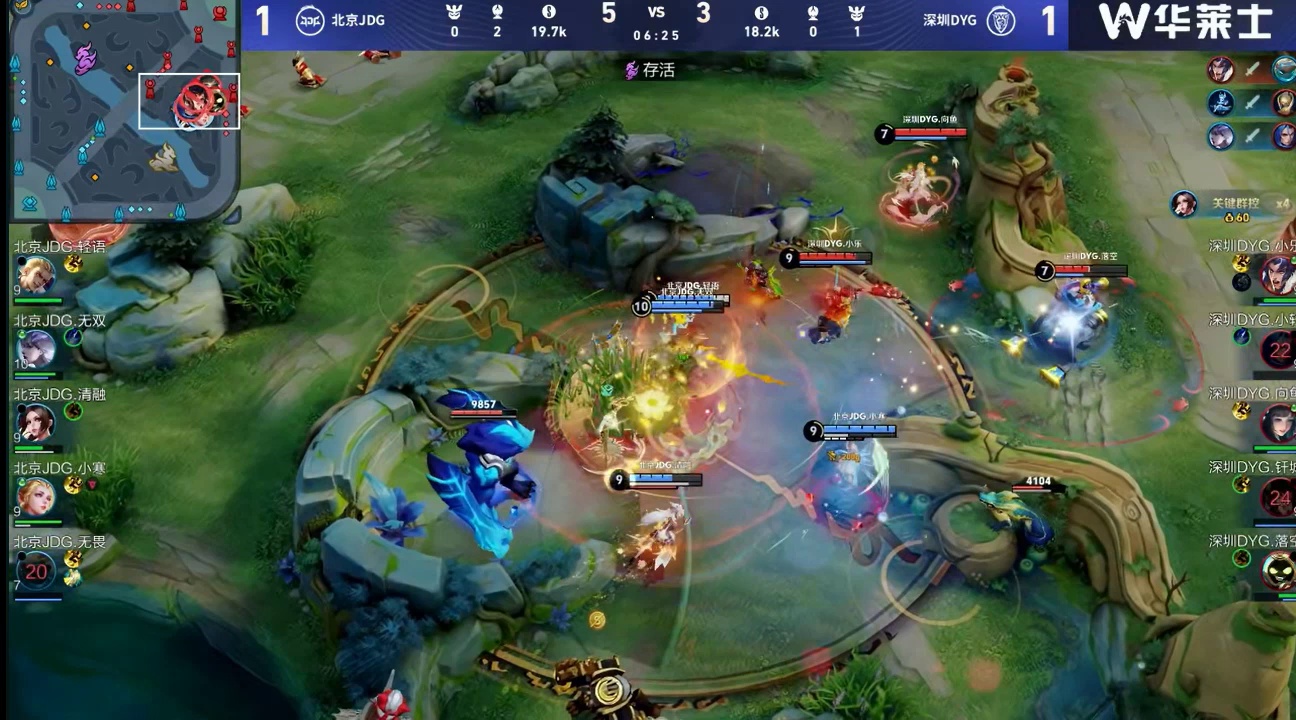
Task: Spectate 北京JDG.小寒 via her portrait
Action: (x=36, y=496)
